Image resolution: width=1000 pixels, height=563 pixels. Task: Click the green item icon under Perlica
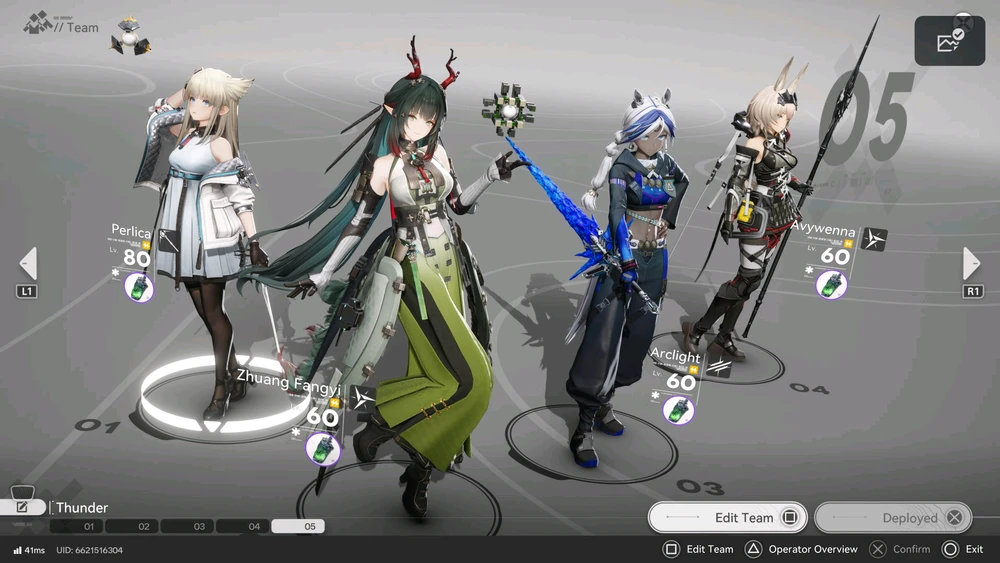[138, 287]
